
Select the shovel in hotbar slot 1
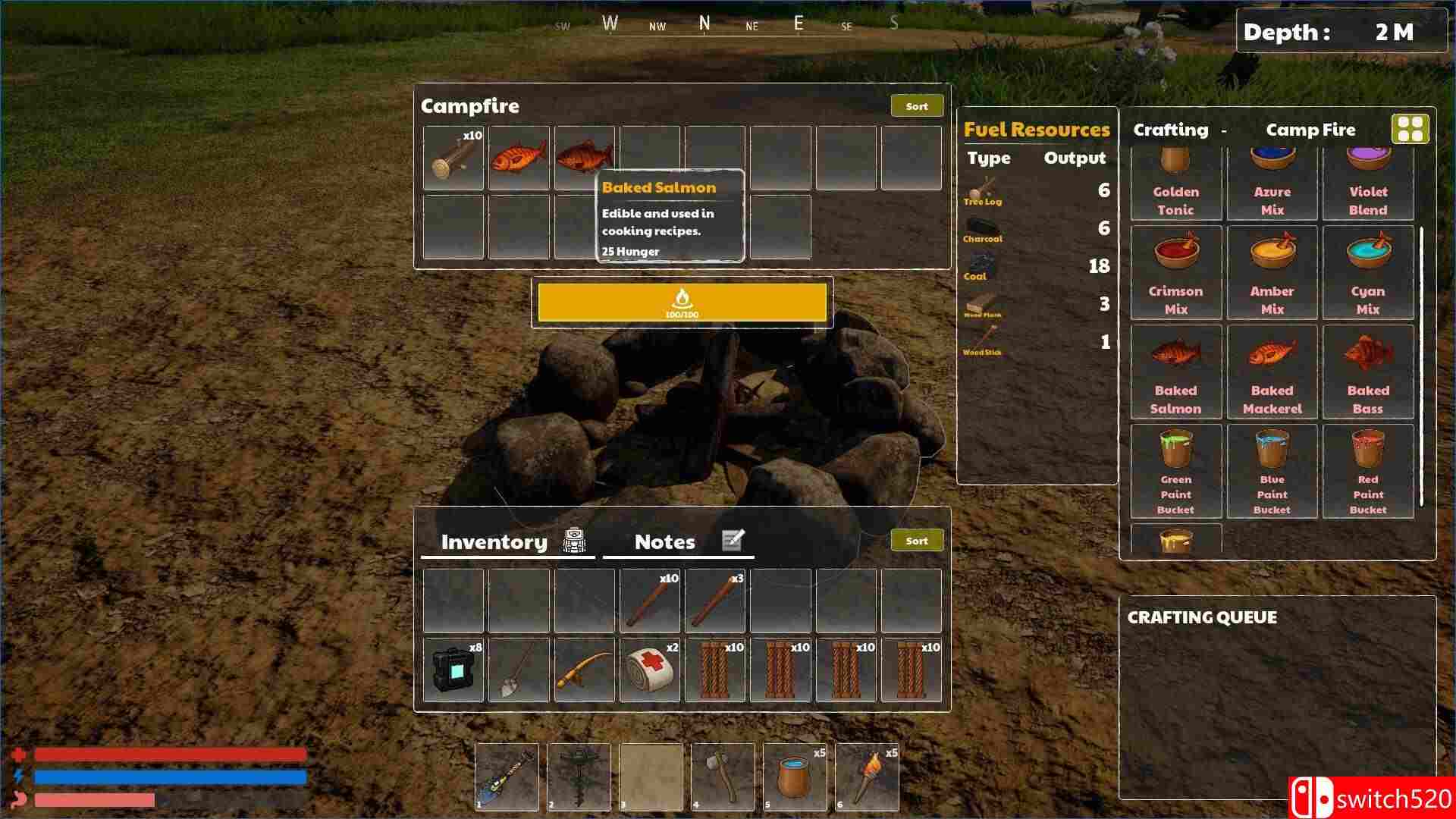pyautogui.click(x=506, y=776)
